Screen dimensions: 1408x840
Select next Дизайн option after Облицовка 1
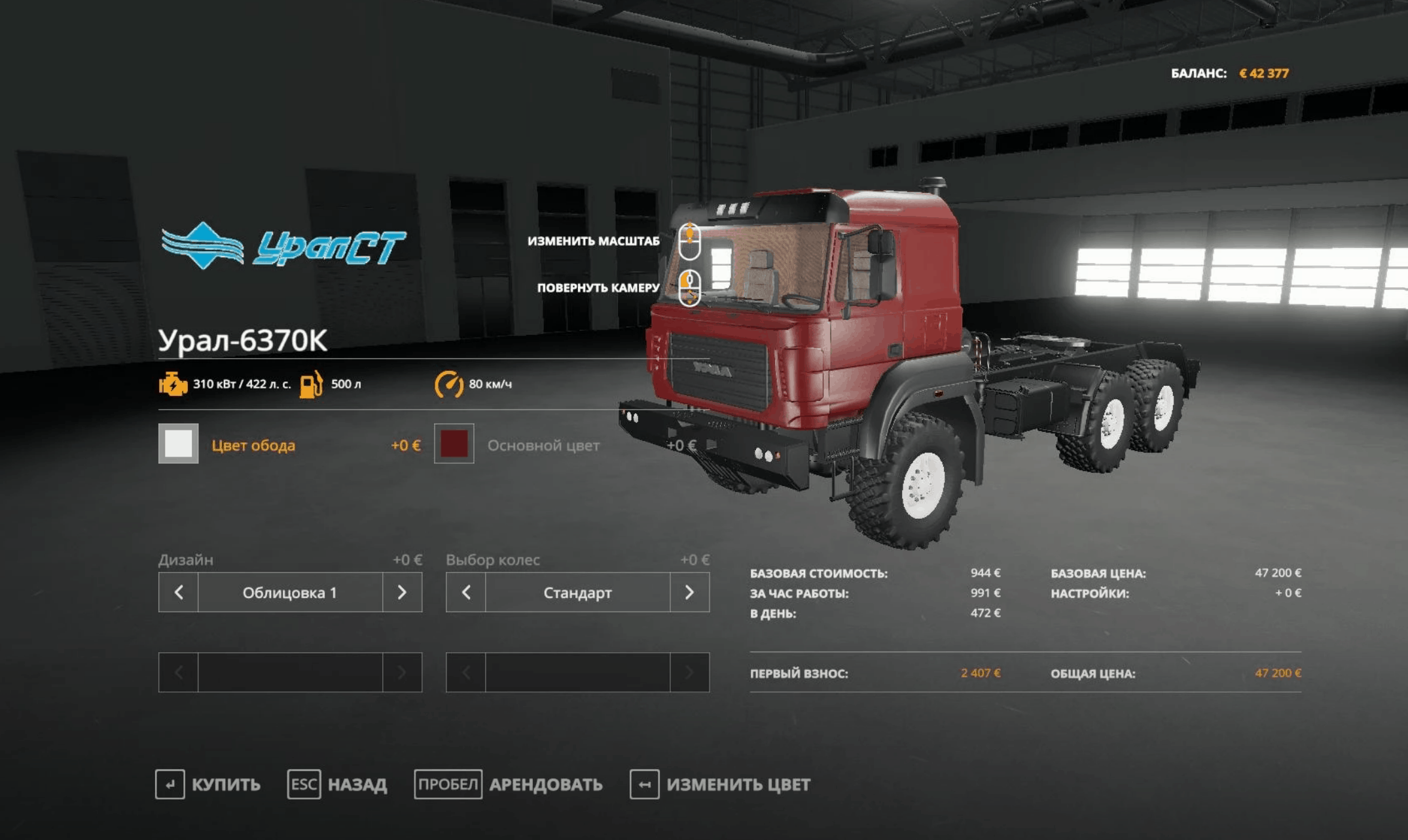402,593
